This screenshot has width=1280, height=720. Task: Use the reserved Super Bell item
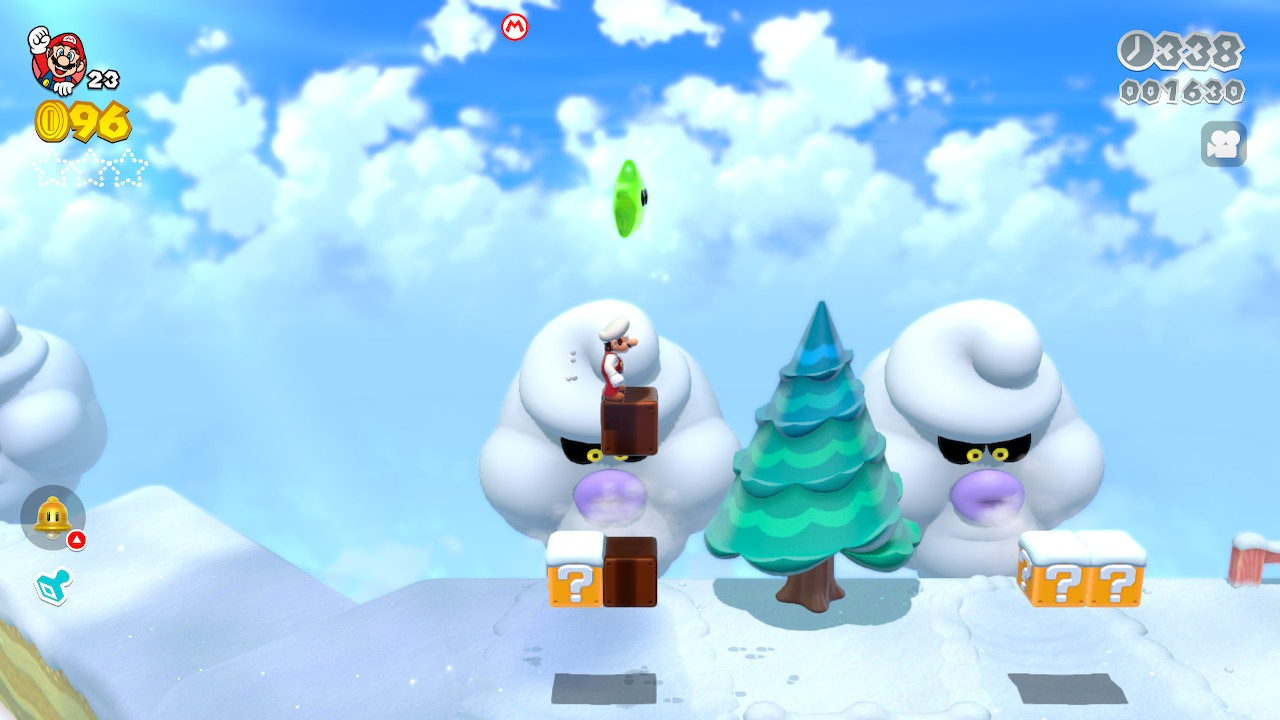point(53,517)
